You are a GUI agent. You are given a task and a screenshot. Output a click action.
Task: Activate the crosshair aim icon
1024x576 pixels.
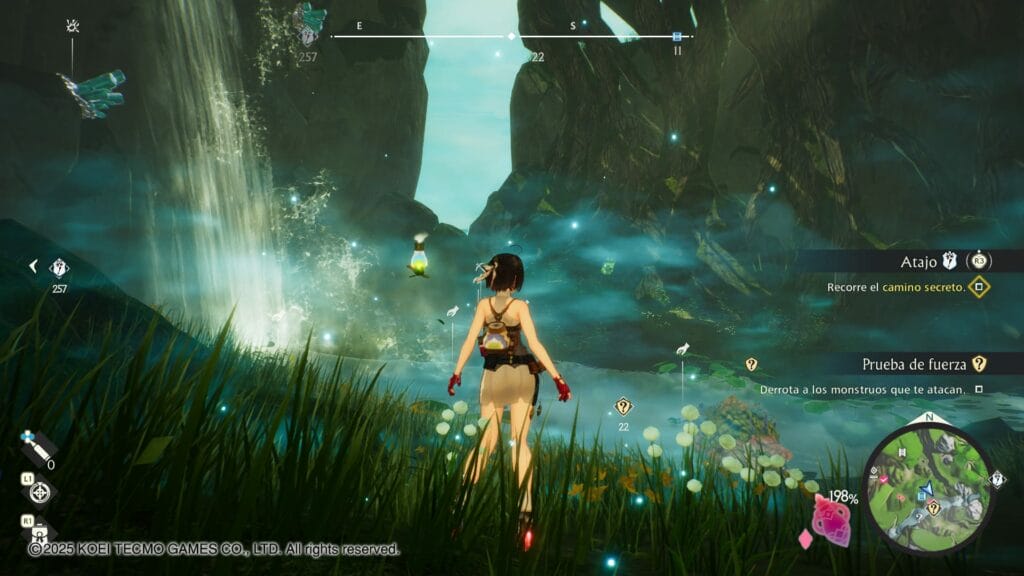pyautogui.click(x=40, y=492)
